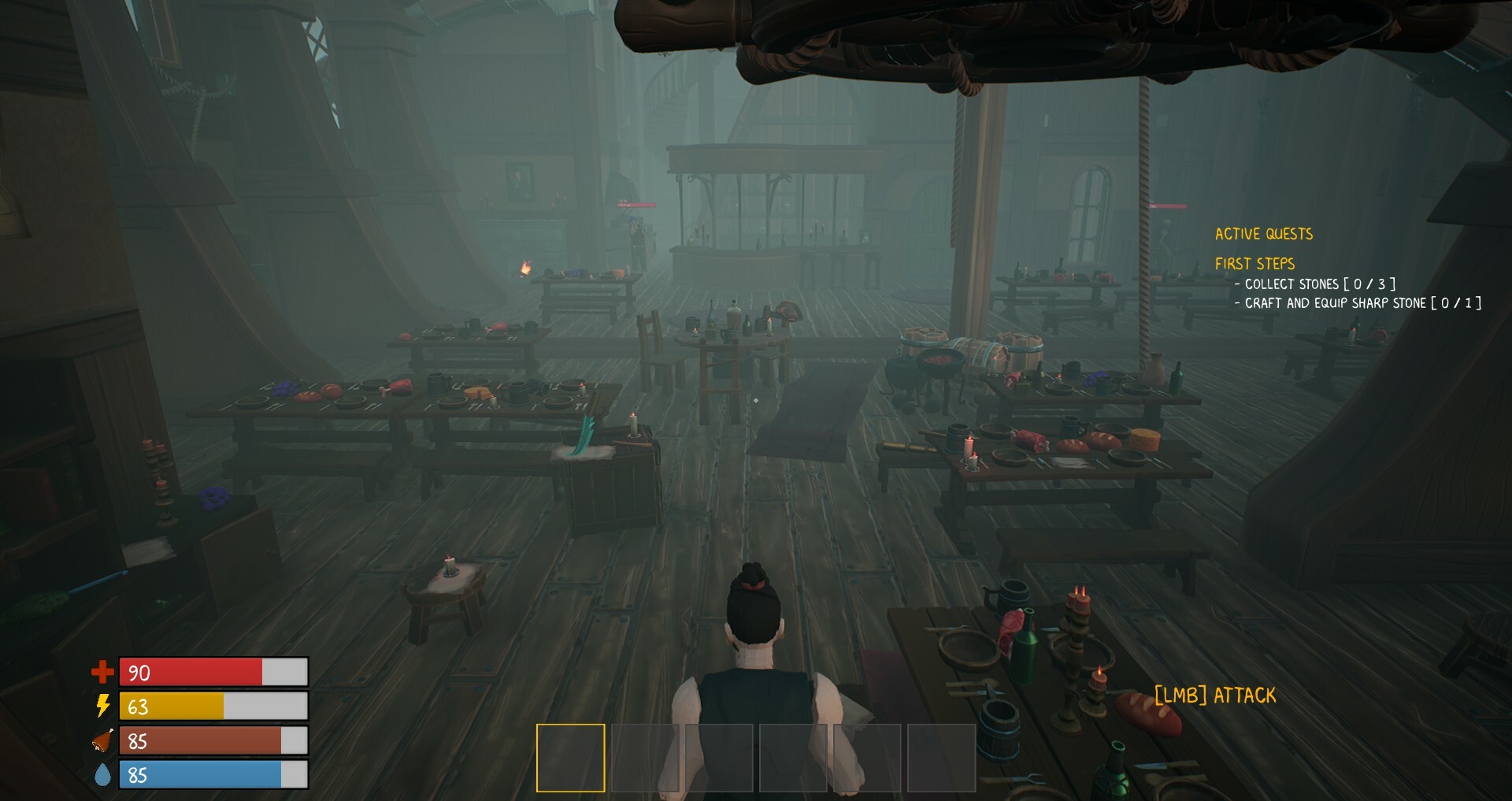The image size is (1512, 801).
Task: Select the lightning stamina icon
Action: tap(102, 706)
